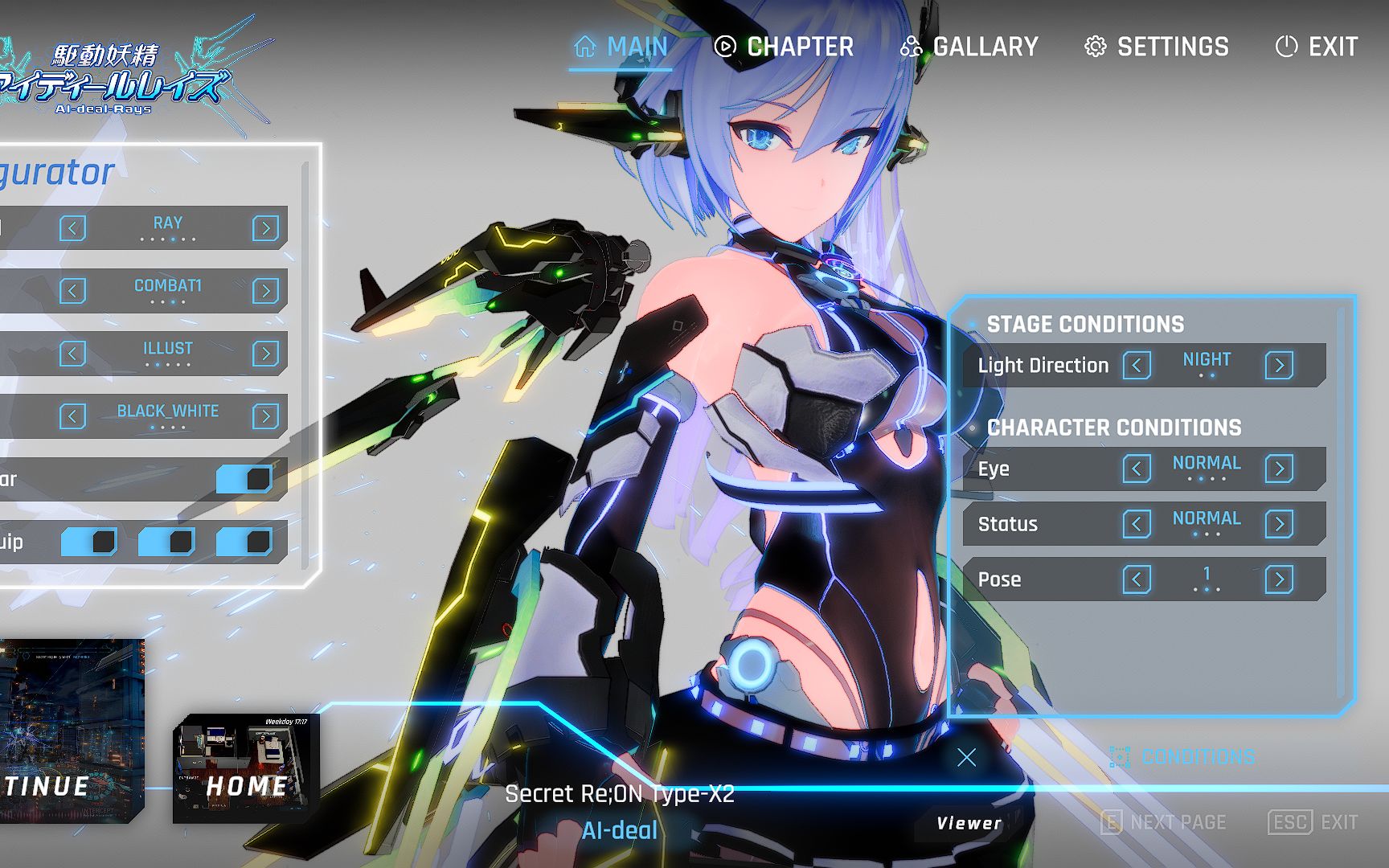Close the viewer with the X icon
Screen dimensions: 1389x868
967,757
